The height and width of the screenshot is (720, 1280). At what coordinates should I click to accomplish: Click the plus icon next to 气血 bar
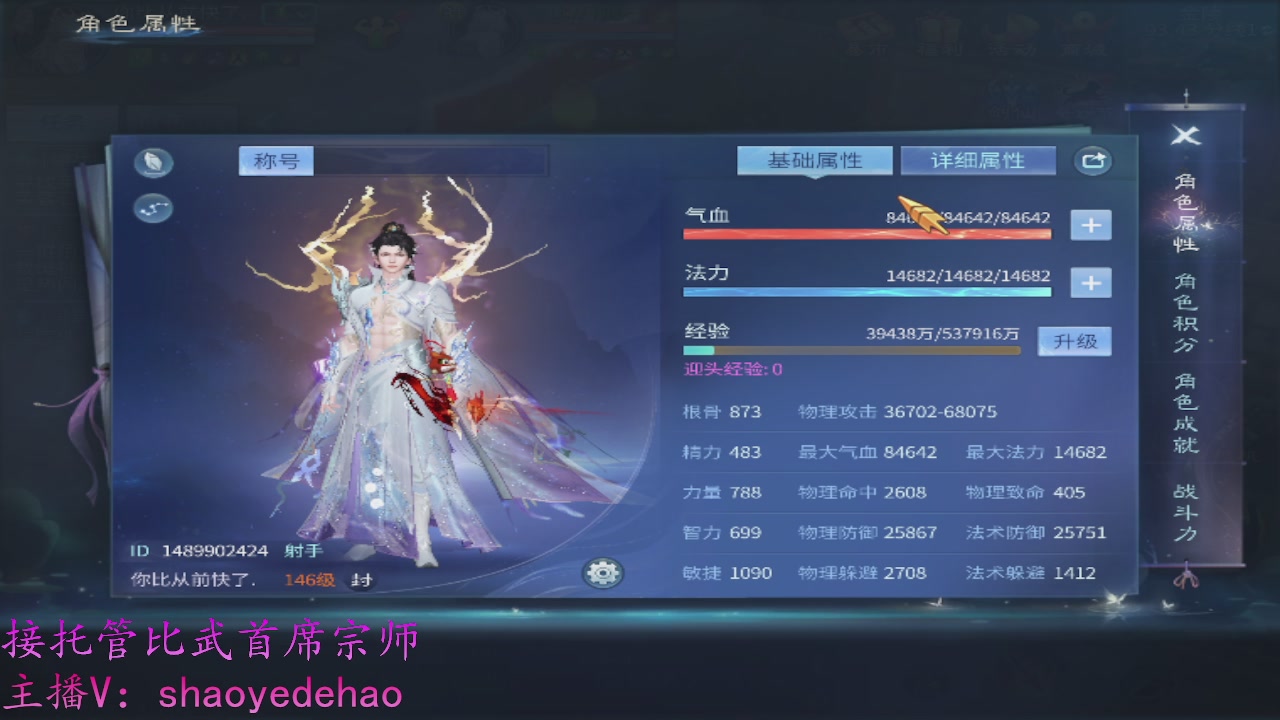point(1091,224)
